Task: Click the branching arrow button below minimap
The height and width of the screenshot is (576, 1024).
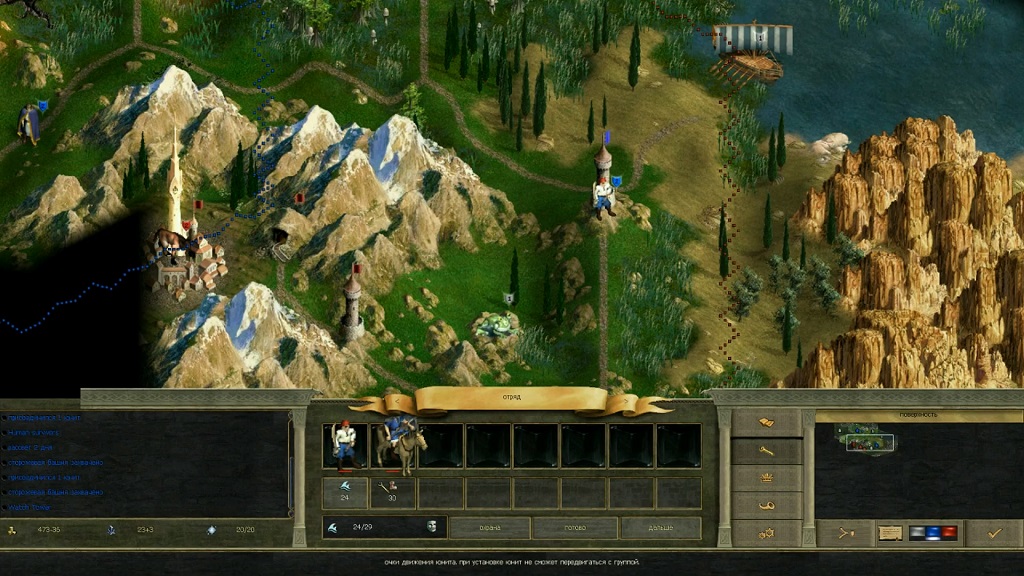Action: pos(845,533)
